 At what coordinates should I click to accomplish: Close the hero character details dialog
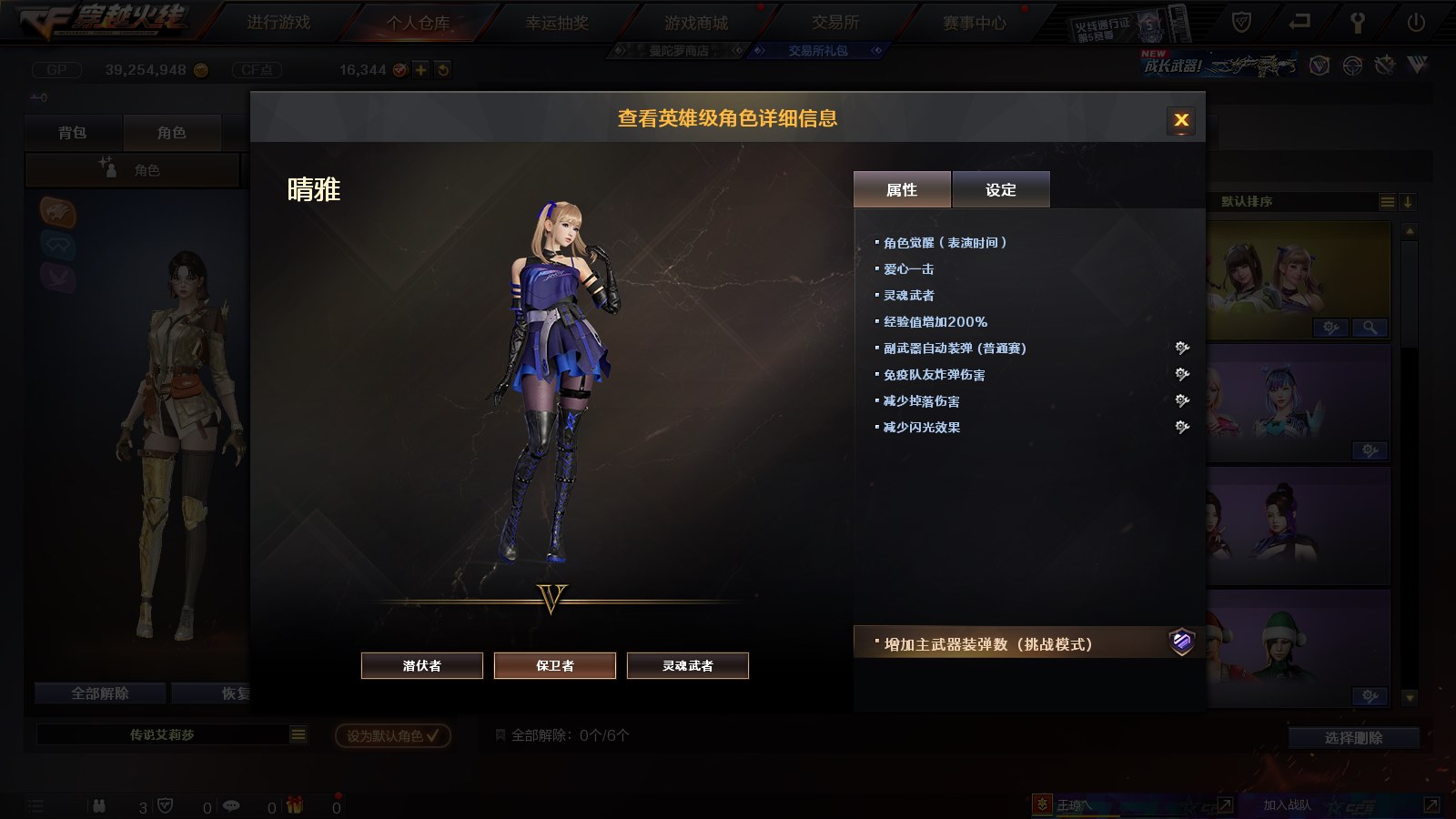pyautogui.click(x=1181, y=120)
